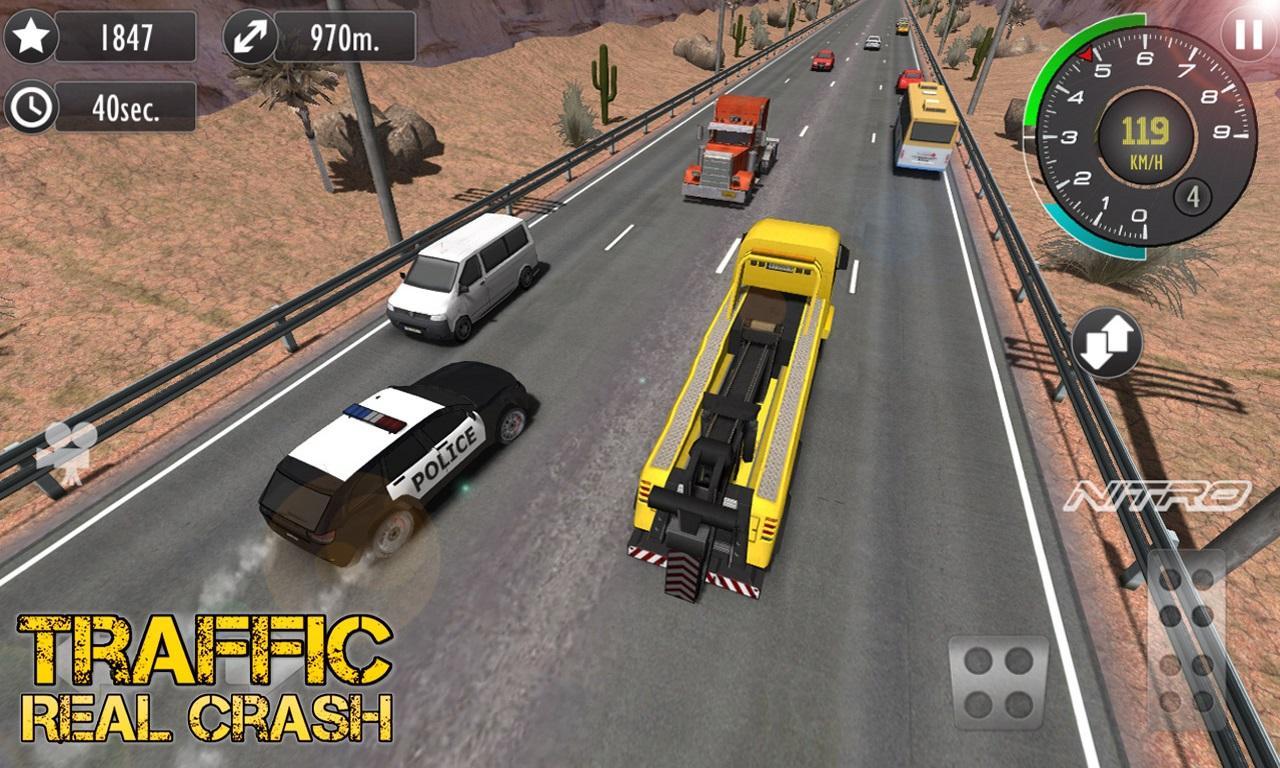Image resolution: width=1280 pixels, height=768 pixels.
Task: Select the movie camera view icon
Action: [x=68, y=447]
